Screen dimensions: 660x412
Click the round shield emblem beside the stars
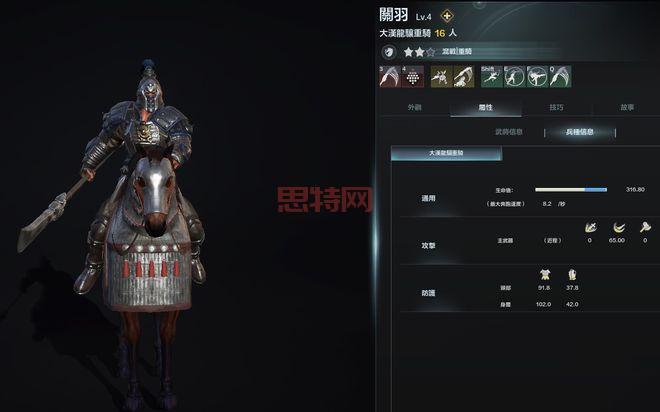coord(389,51)
